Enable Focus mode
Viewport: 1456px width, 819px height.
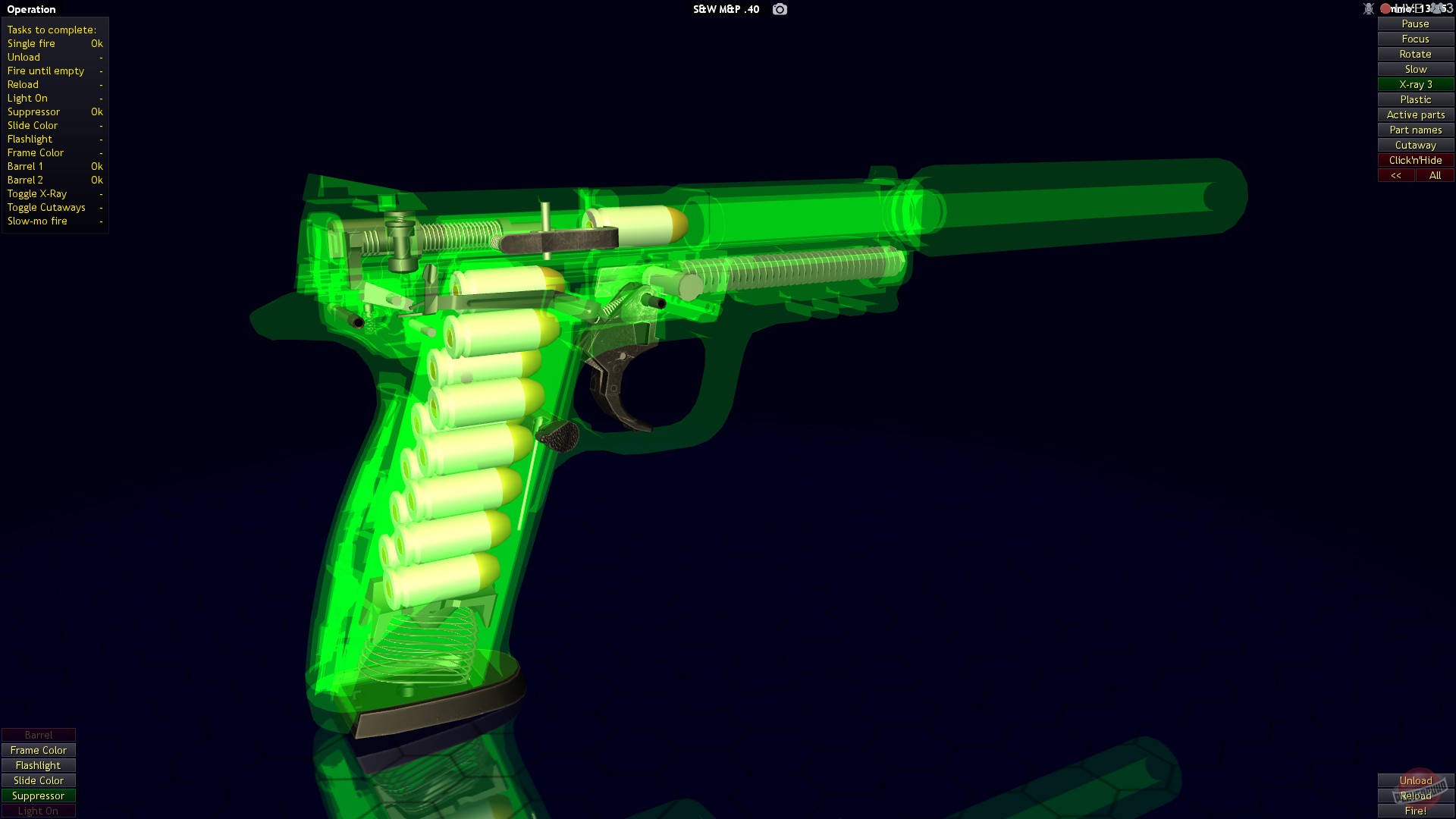[1415, 39]
